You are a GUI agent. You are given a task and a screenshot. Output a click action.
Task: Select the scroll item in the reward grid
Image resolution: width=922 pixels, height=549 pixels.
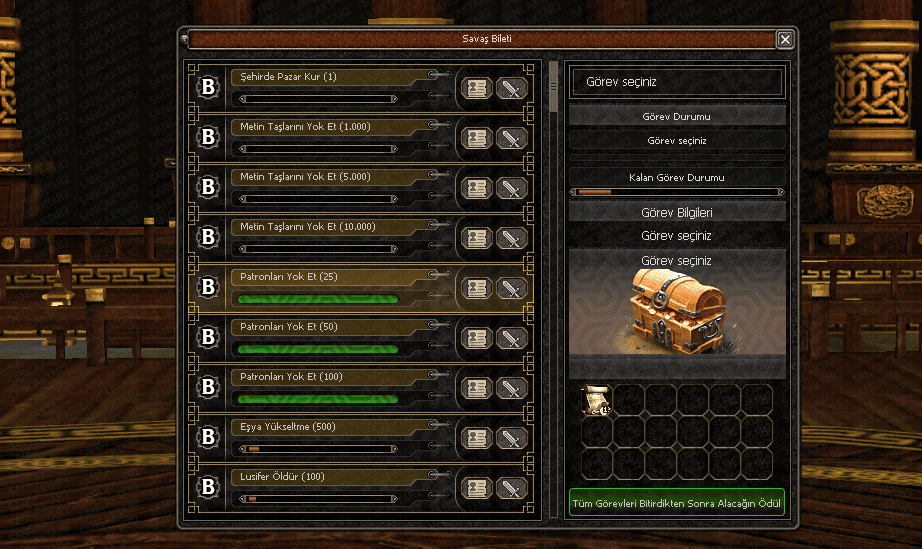pos(596,400)
